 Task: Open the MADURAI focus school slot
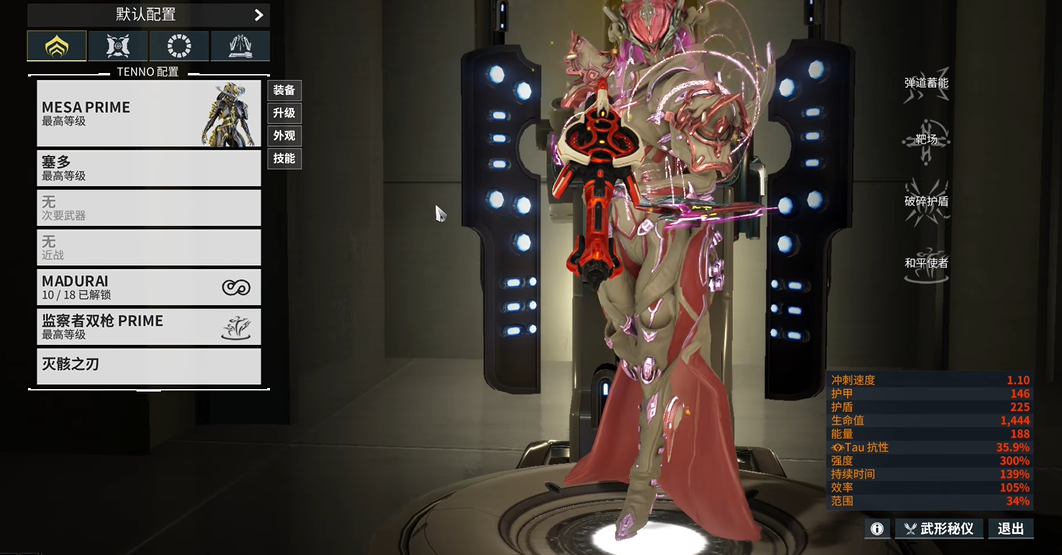[x=148, y=287]
